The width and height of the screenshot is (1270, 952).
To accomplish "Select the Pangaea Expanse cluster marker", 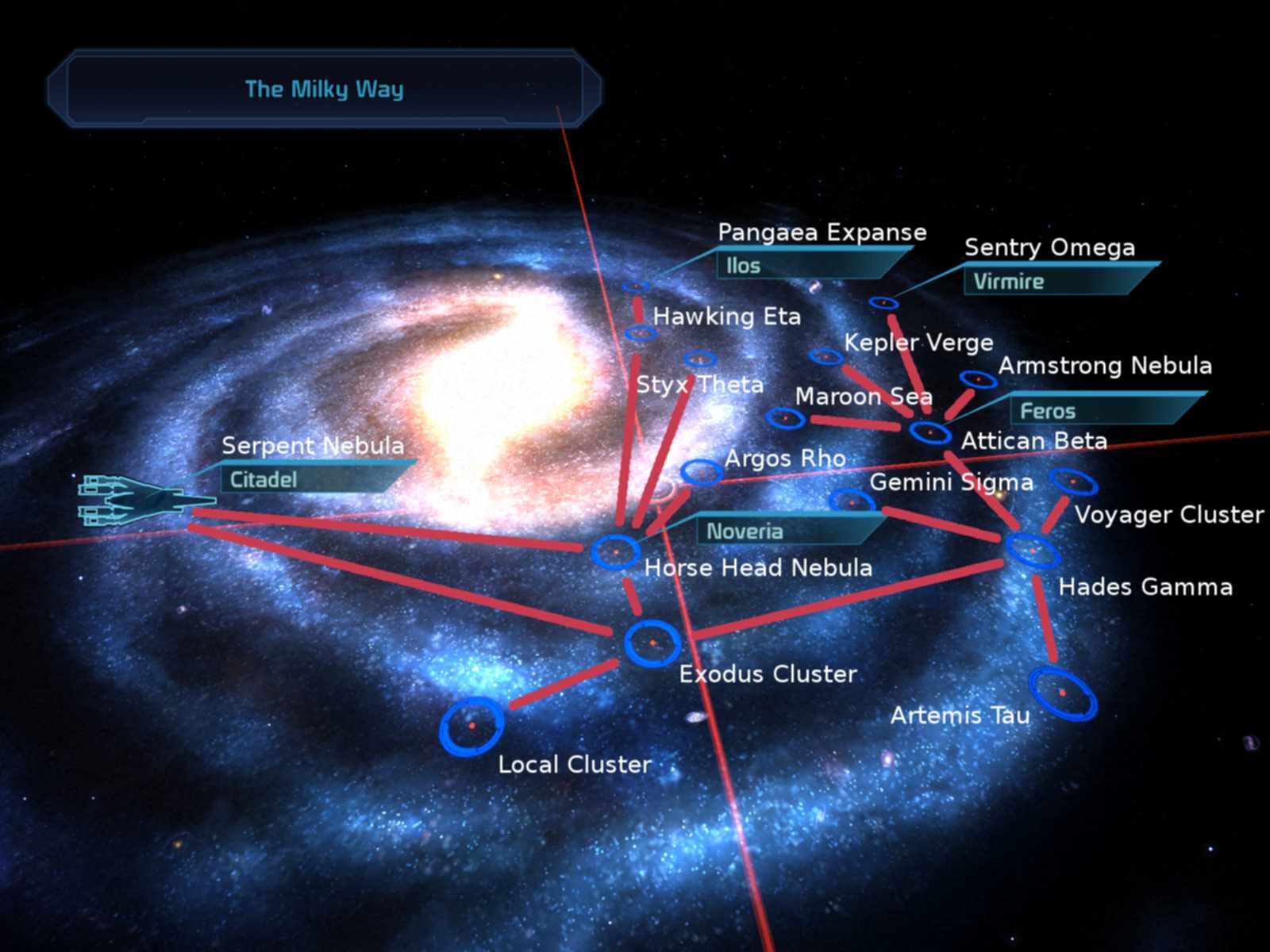I will point(636,286).
